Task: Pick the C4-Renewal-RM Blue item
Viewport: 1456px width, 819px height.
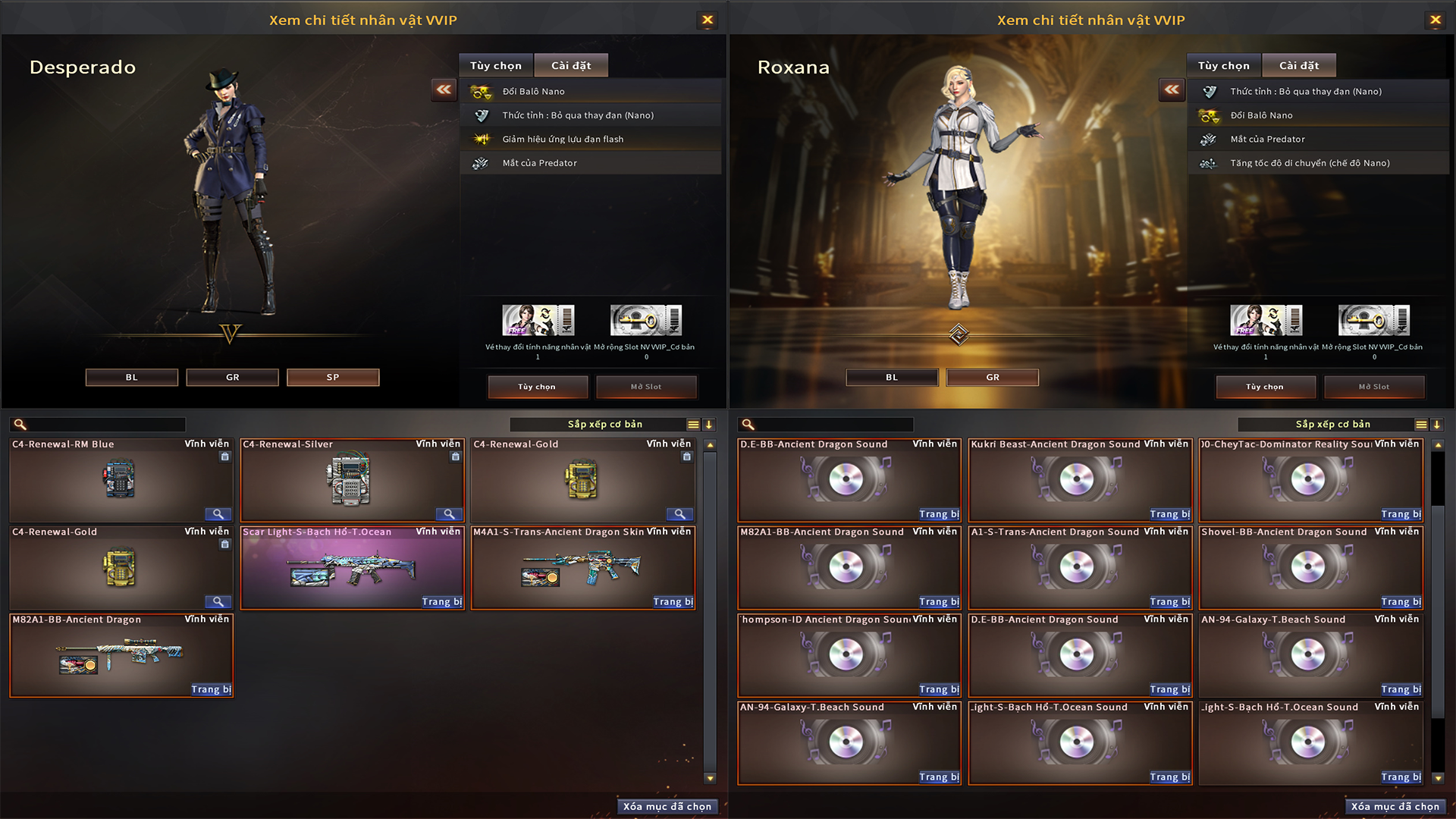Action: pyautogui.click(x=120, y=481)
